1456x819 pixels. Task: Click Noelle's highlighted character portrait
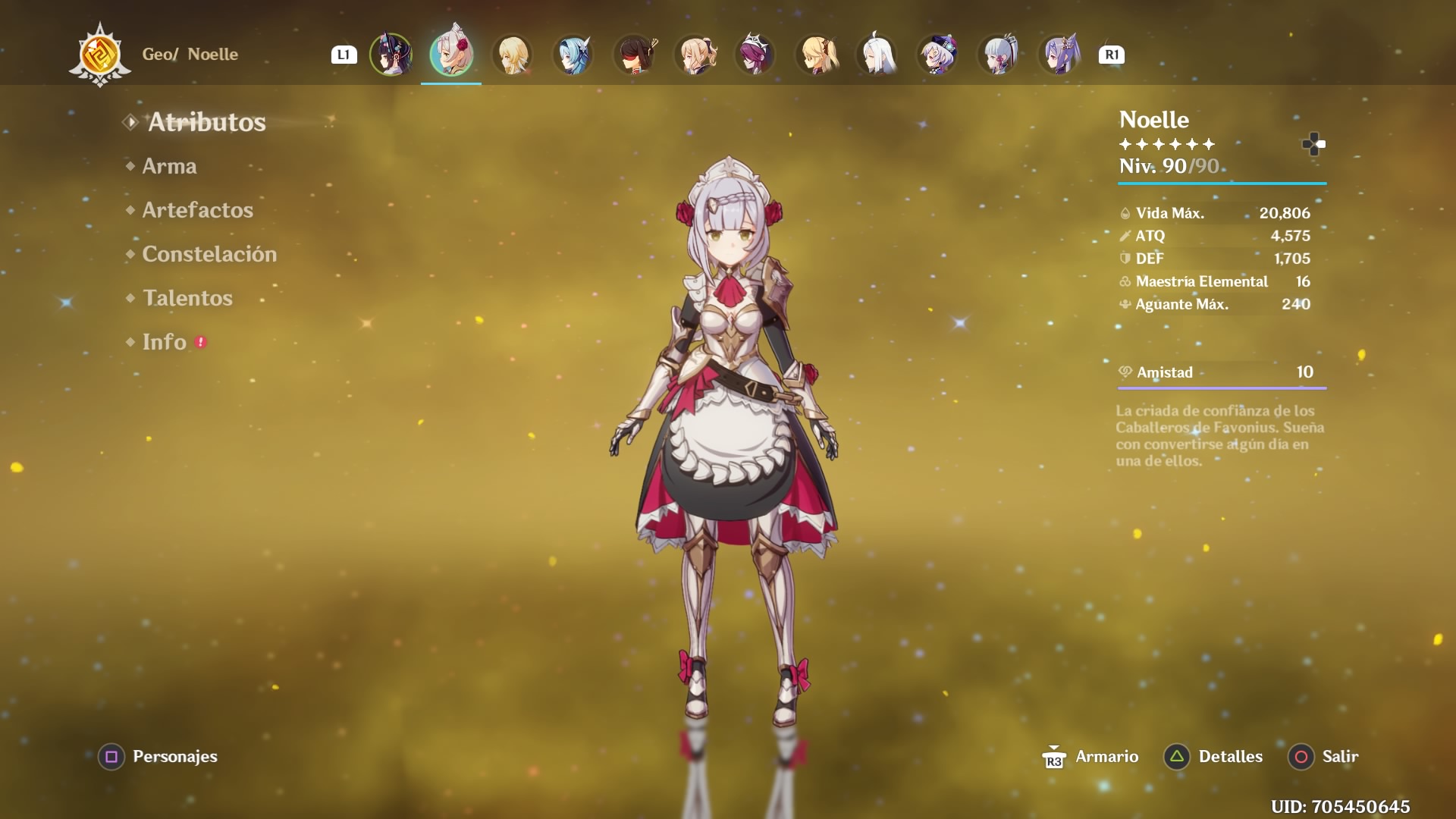451,55
